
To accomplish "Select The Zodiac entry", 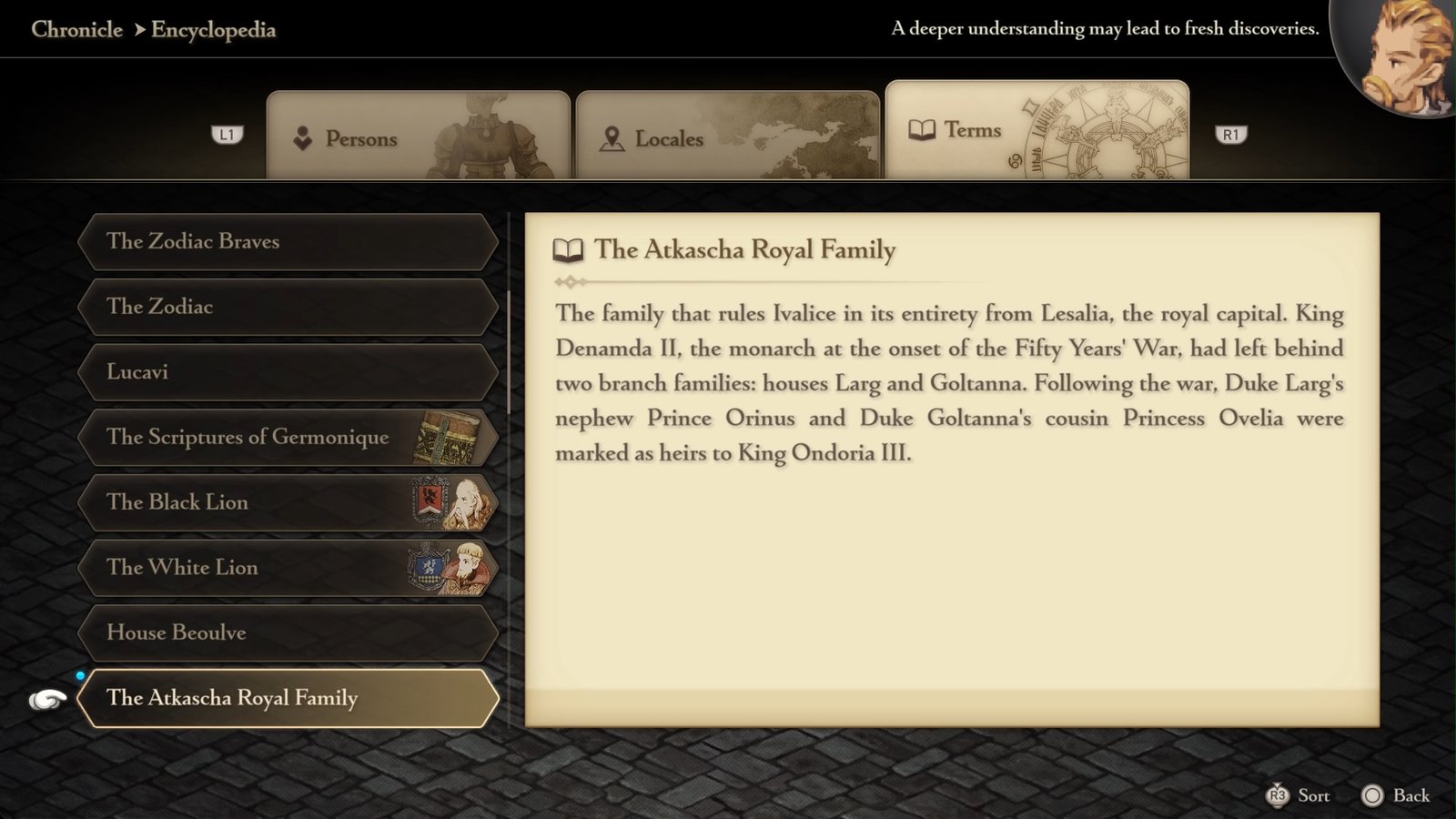I will 288,307.
